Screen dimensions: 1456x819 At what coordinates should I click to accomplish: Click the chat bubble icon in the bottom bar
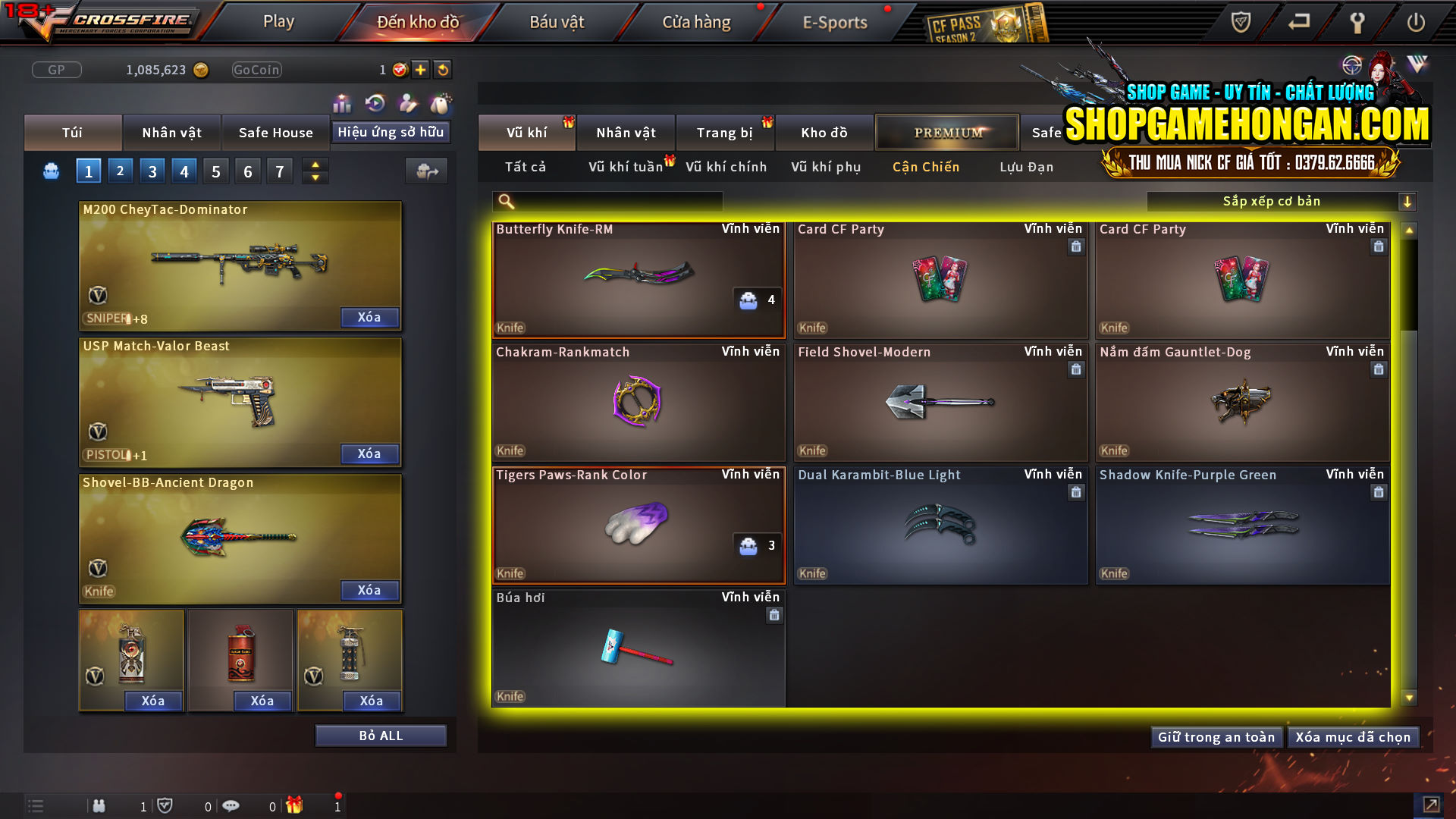[x=231, y=805]
